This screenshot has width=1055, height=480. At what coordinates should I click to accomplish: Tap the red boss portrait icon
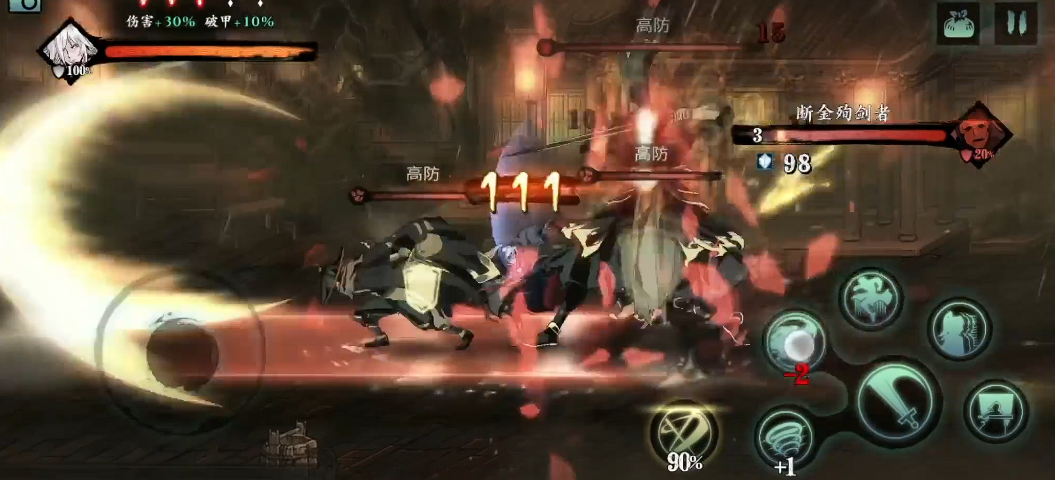[980, 135]
